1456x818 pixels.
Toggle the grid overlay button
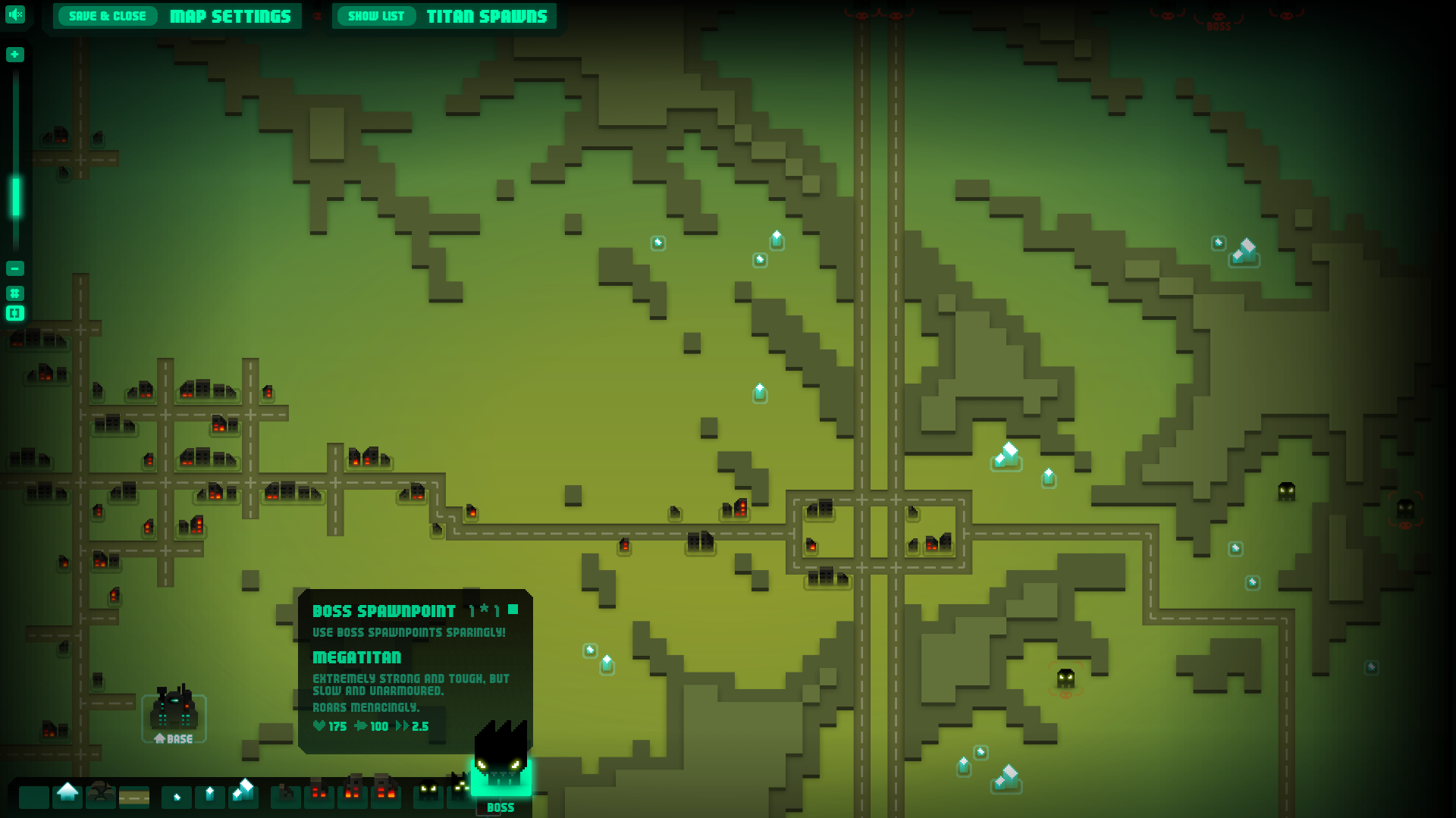click(15, 293)
